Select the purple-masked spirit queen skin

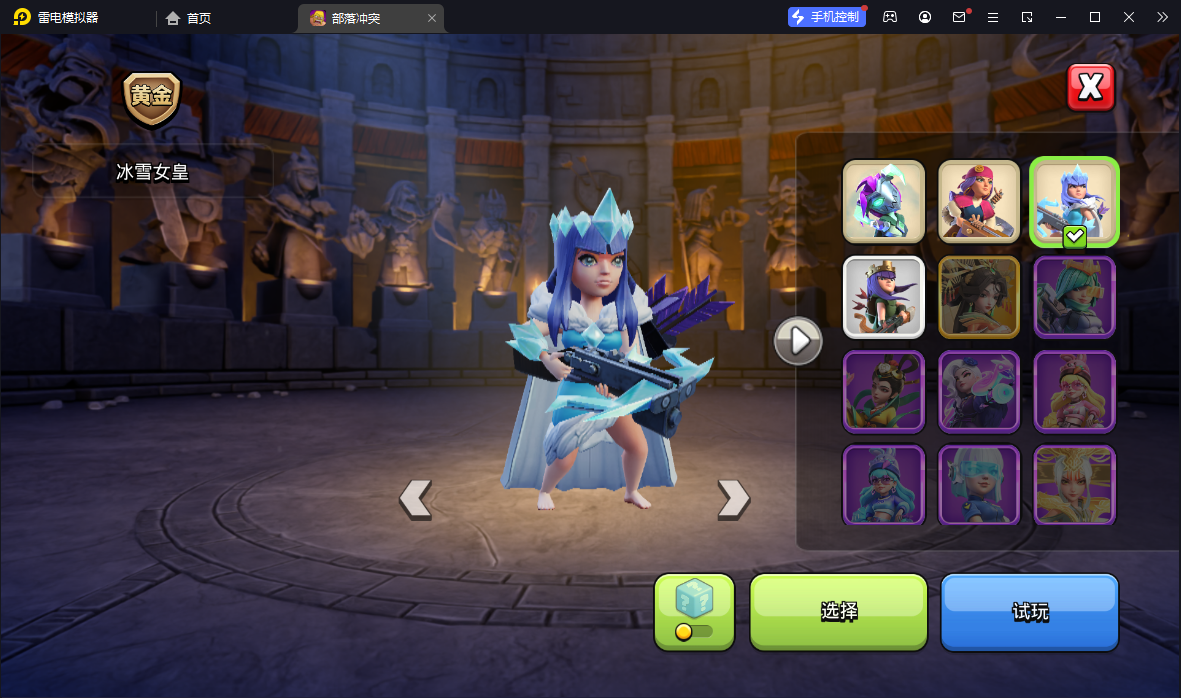tap(883, 201)
